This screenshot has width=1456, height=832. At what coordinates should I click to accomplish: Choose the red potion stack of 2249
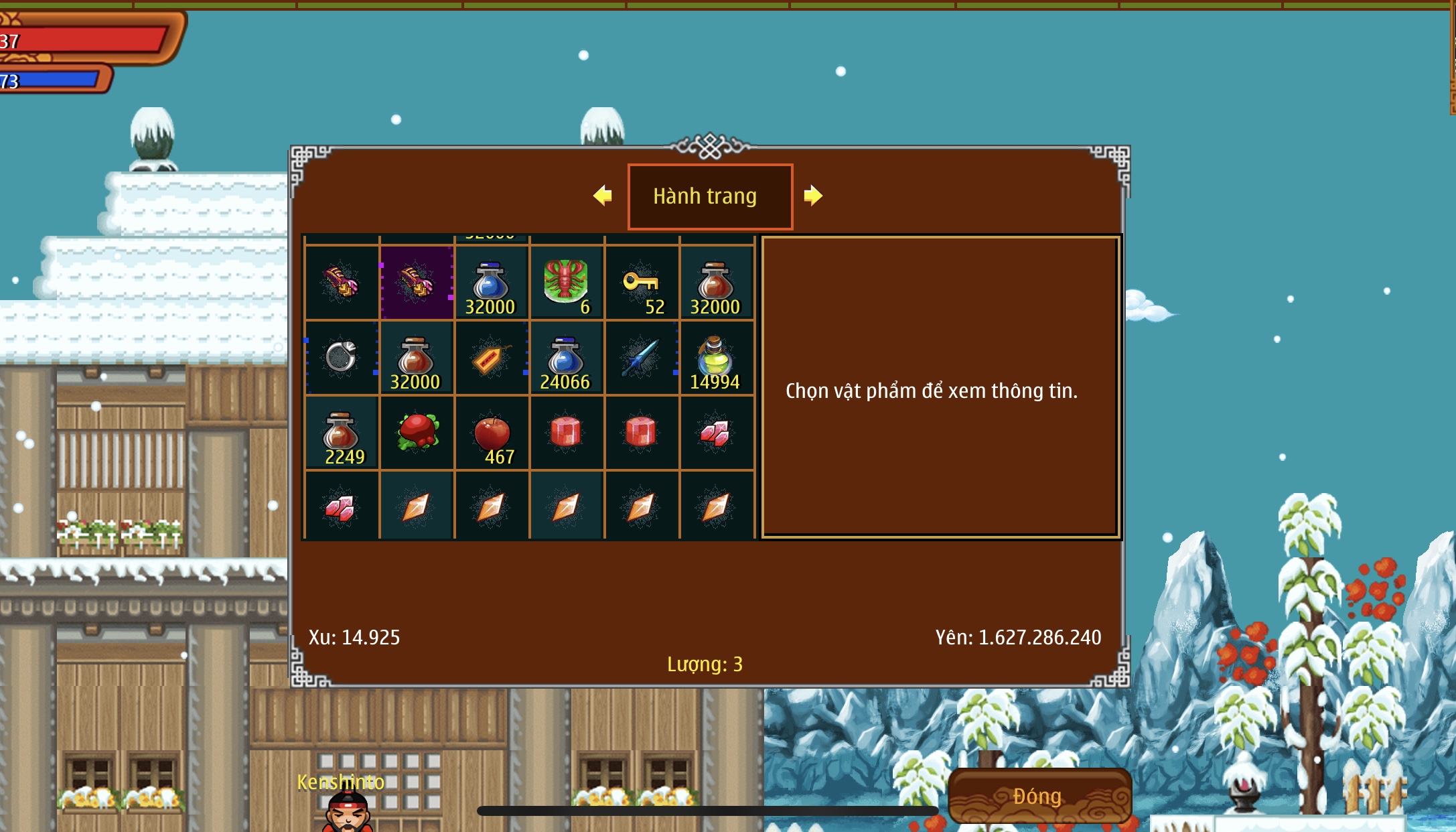coord(342,433)
